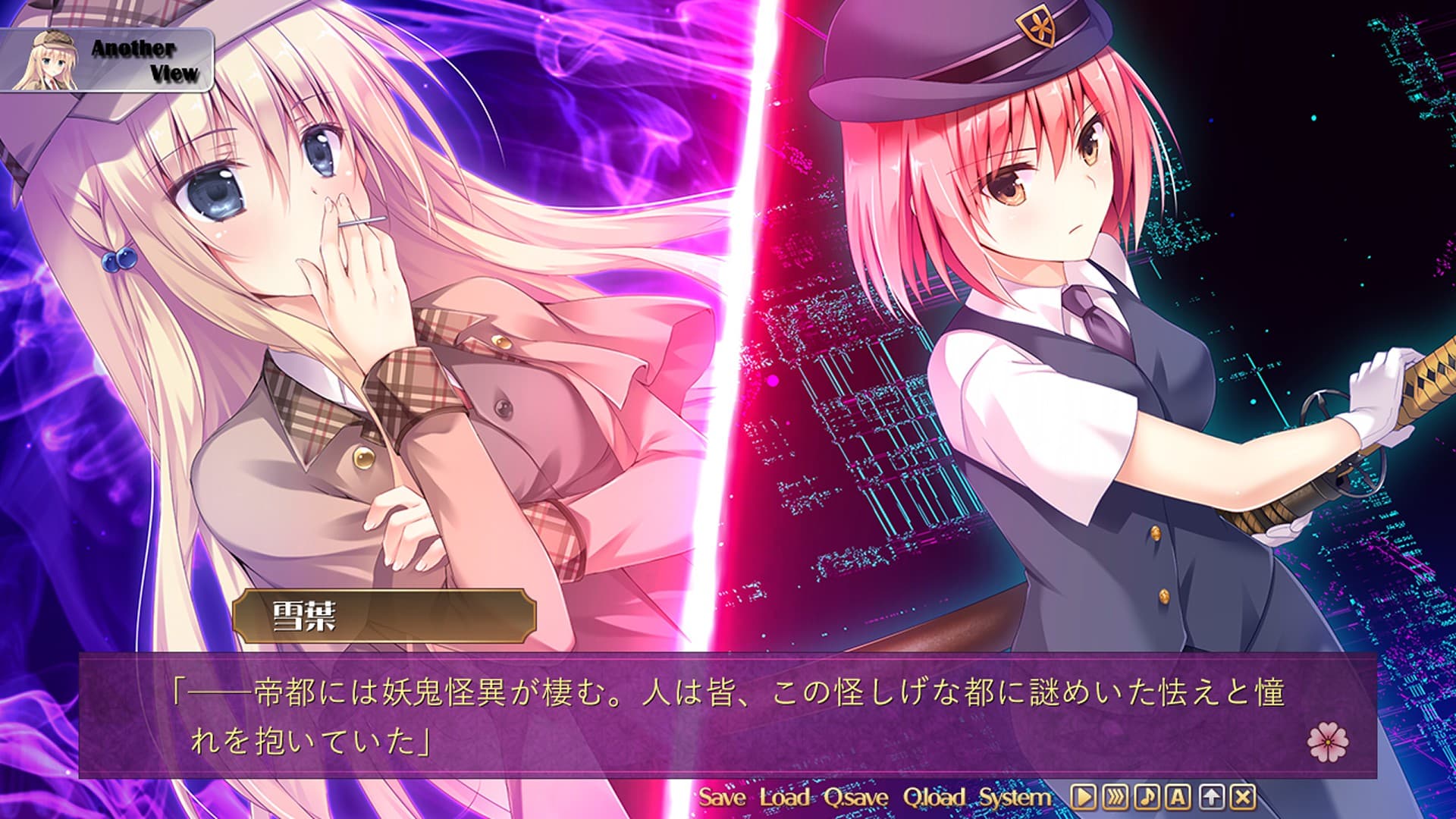Click the up arrow icon button
Image resolution: width=1456 pixels, height=819 pixels.
pyautogui.click(x=1211, y=797)
